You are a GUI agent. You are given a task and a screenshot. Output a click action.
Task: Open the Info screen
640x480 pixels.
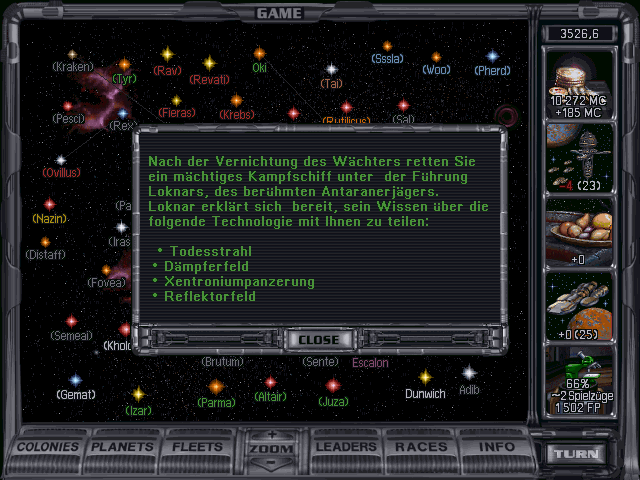tap(496, 447)
